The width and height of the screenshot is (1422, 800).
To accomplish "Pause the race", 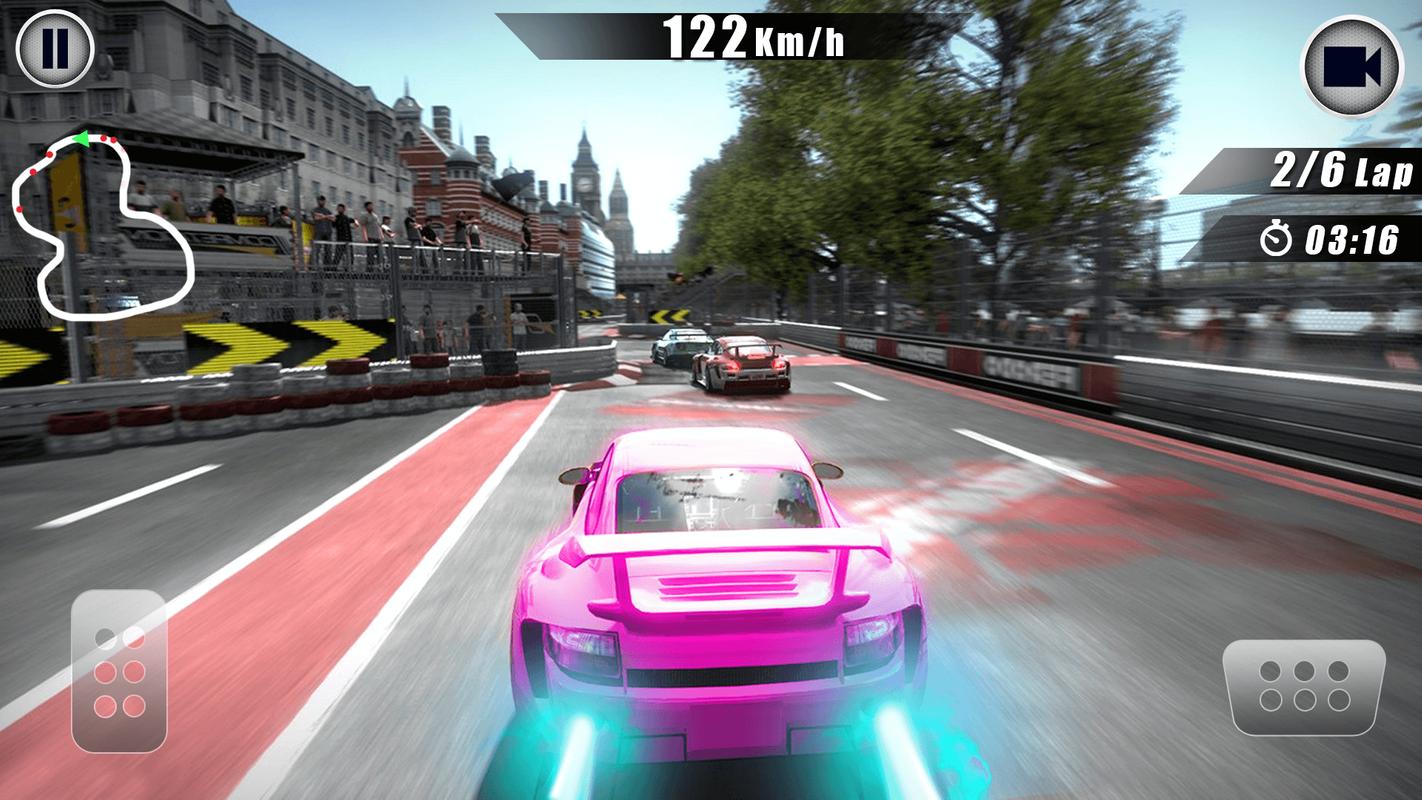I will (x=55, y=48).
